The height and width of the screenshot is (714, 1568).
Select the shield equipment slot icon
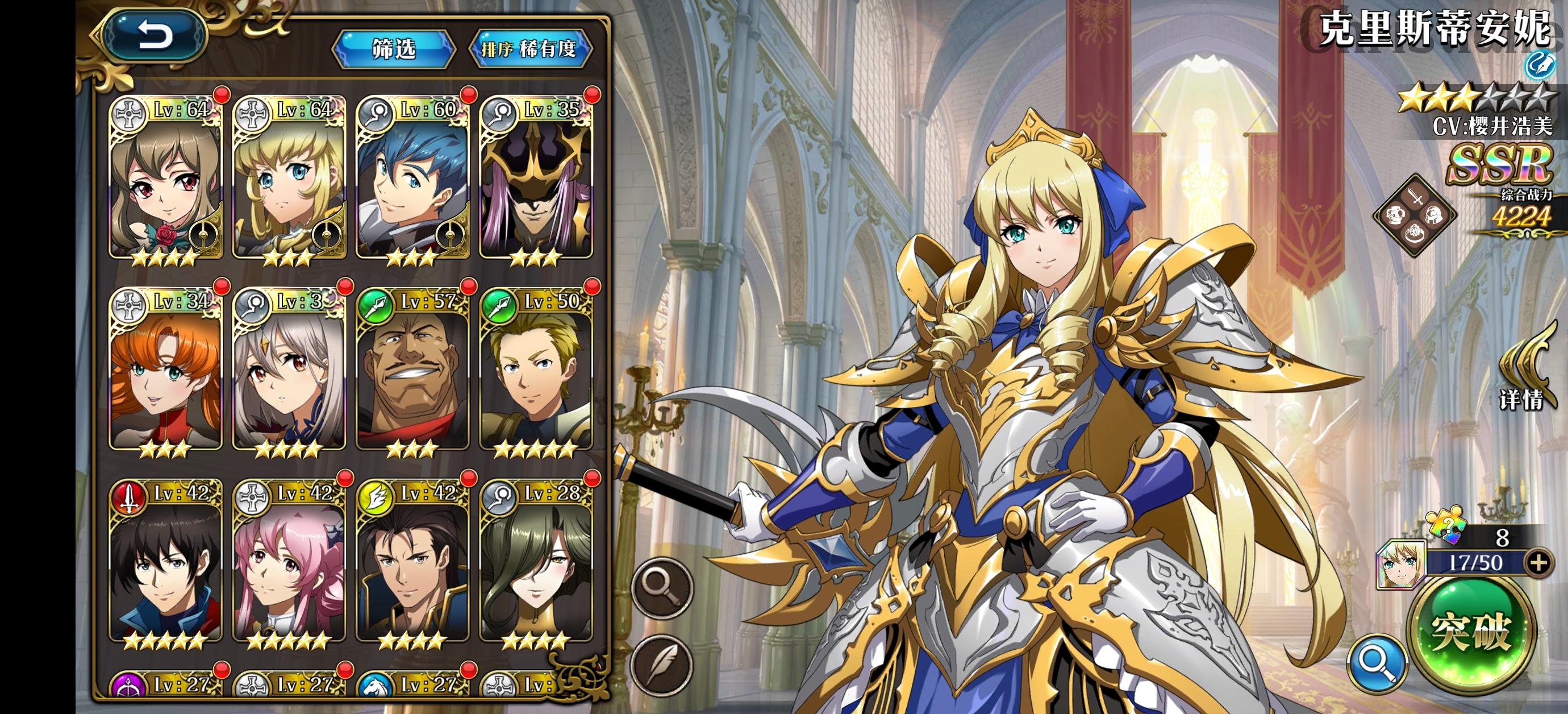[1396, 216]
